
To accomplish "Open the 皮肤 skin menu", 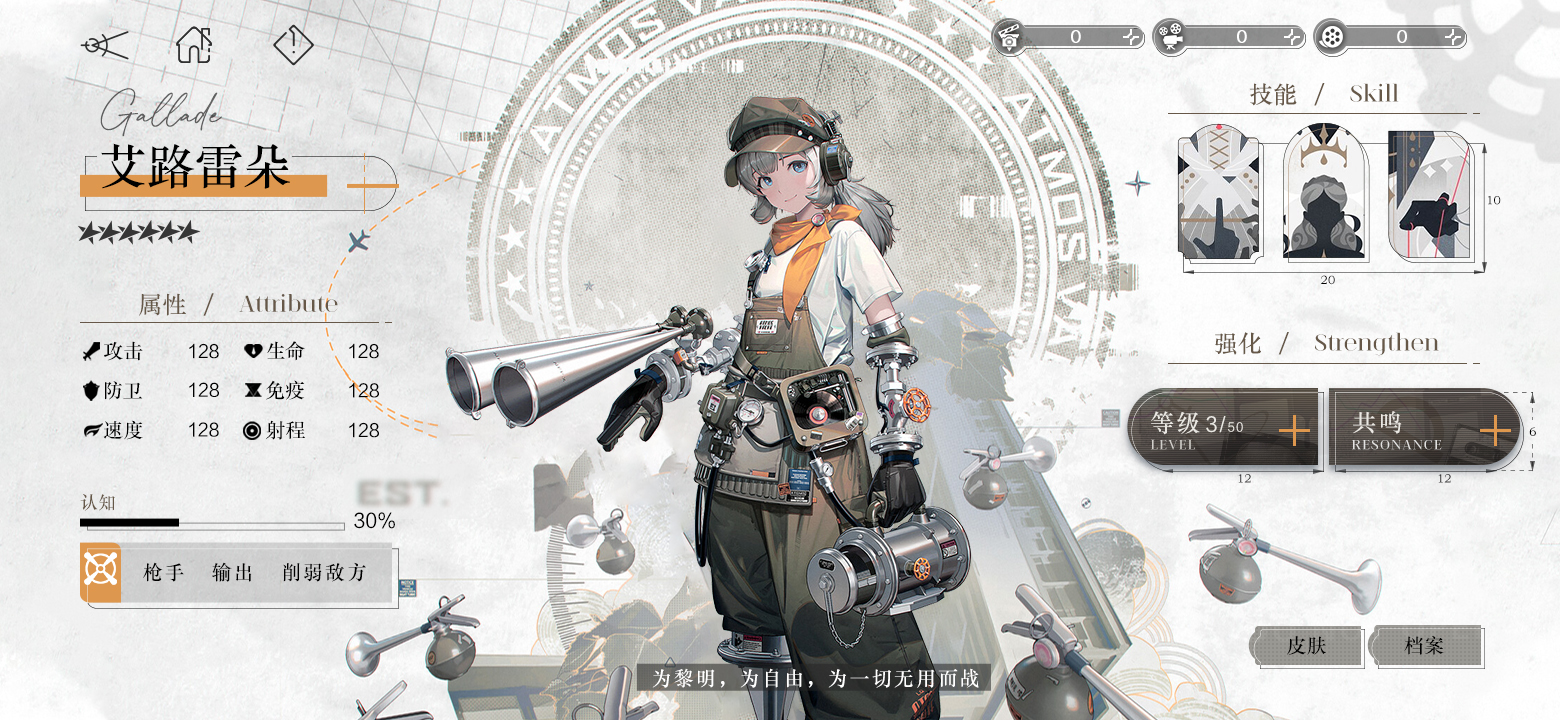I will click(x=1307, y=646).
